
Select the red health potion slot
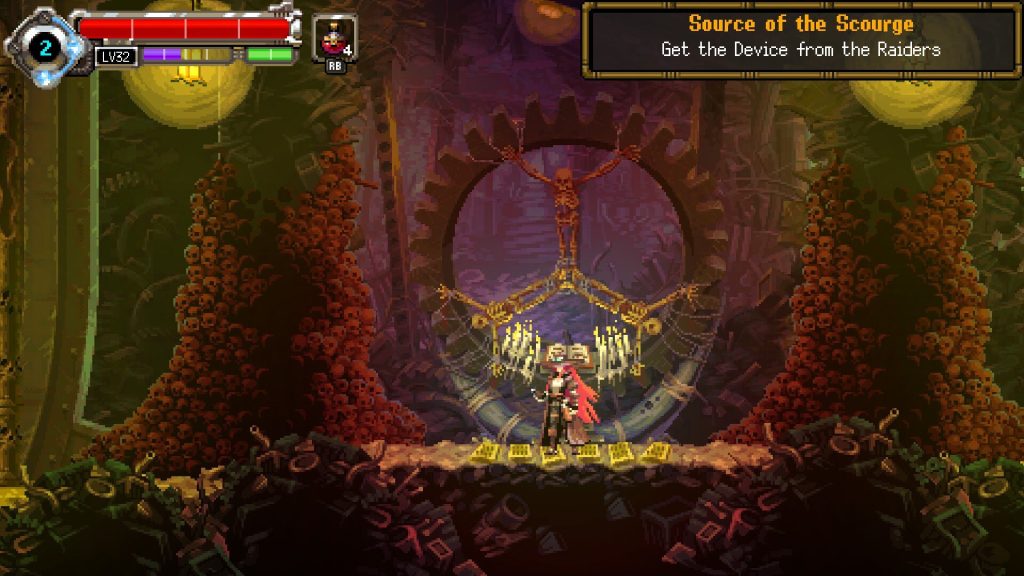[x=333, y=39]
